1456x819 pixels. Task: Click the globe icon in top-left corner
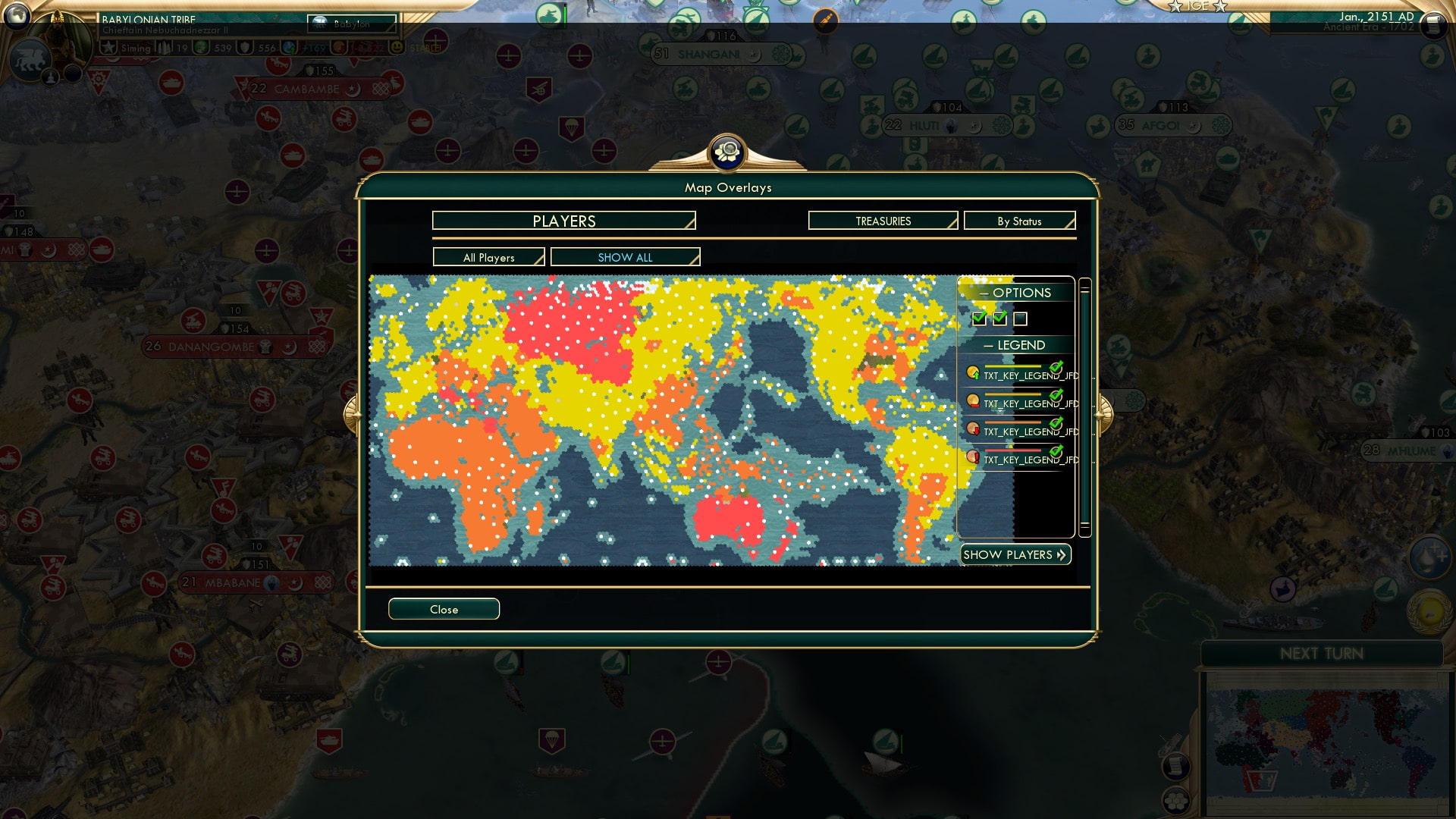pyautogui.click(x=15, y=17)
